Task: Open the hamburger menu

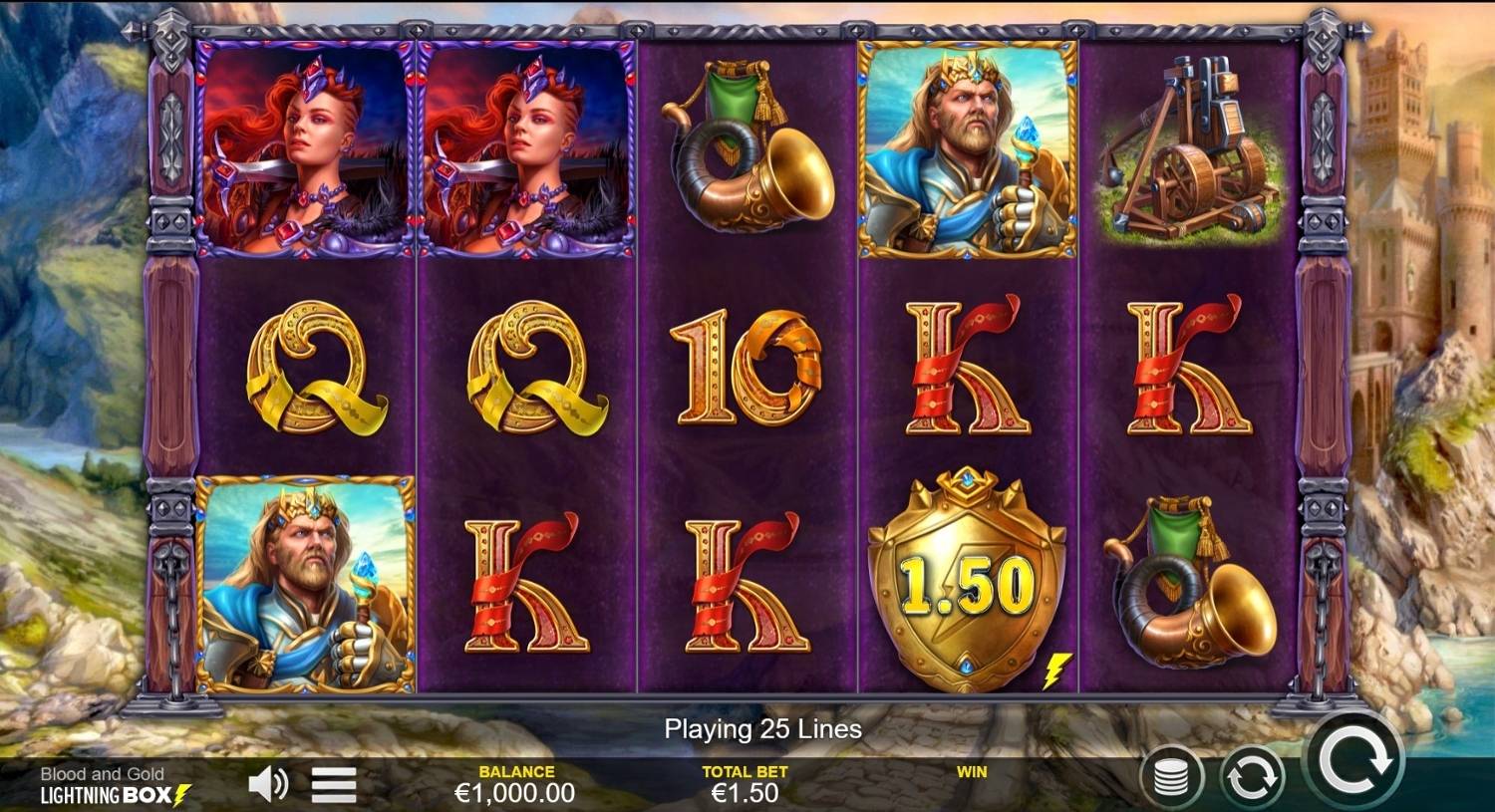Action: tap(334, 785)
